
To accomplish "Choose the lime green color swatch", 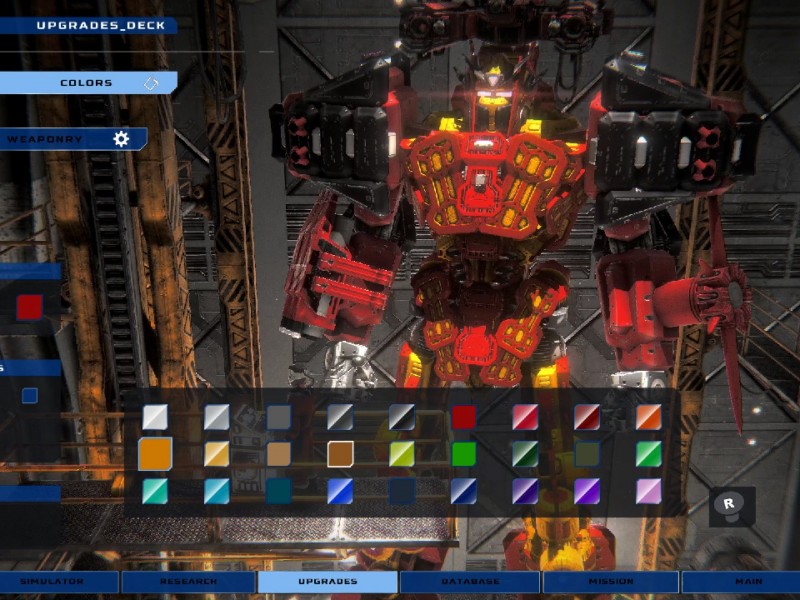I will pos(402,454).
